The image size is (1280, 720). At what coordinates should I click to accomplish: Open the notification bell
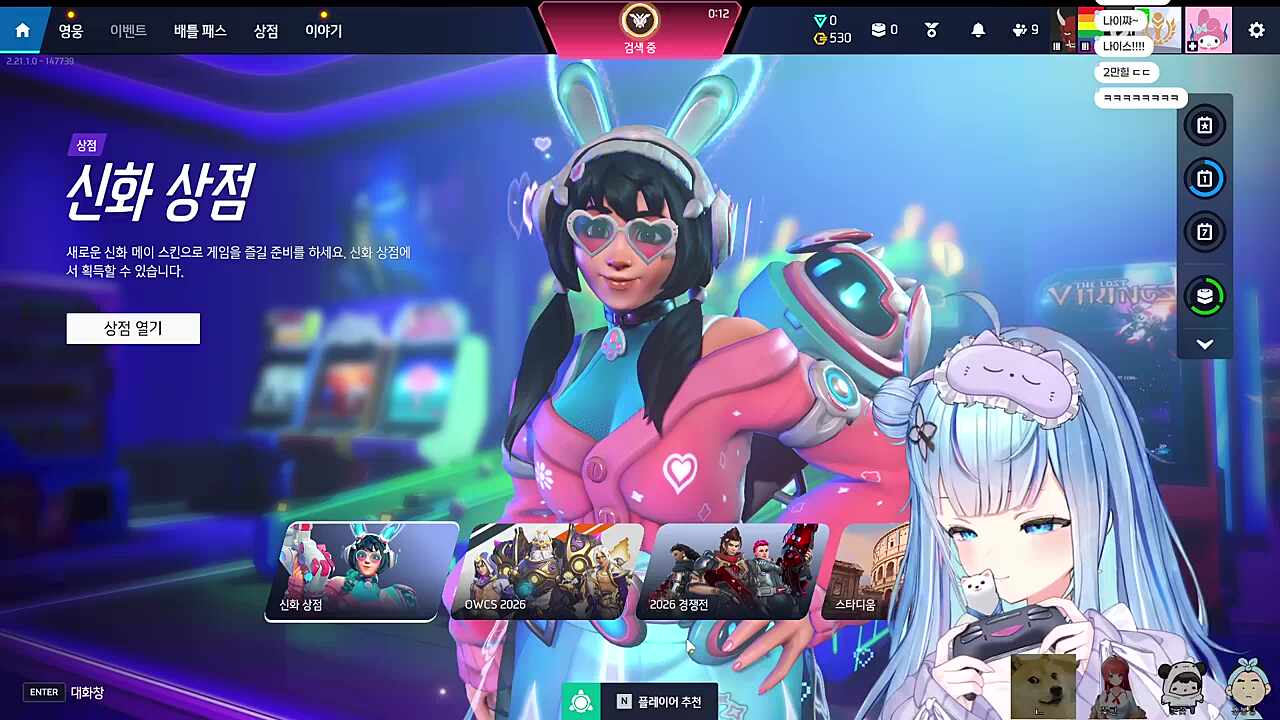pos(978,29)
